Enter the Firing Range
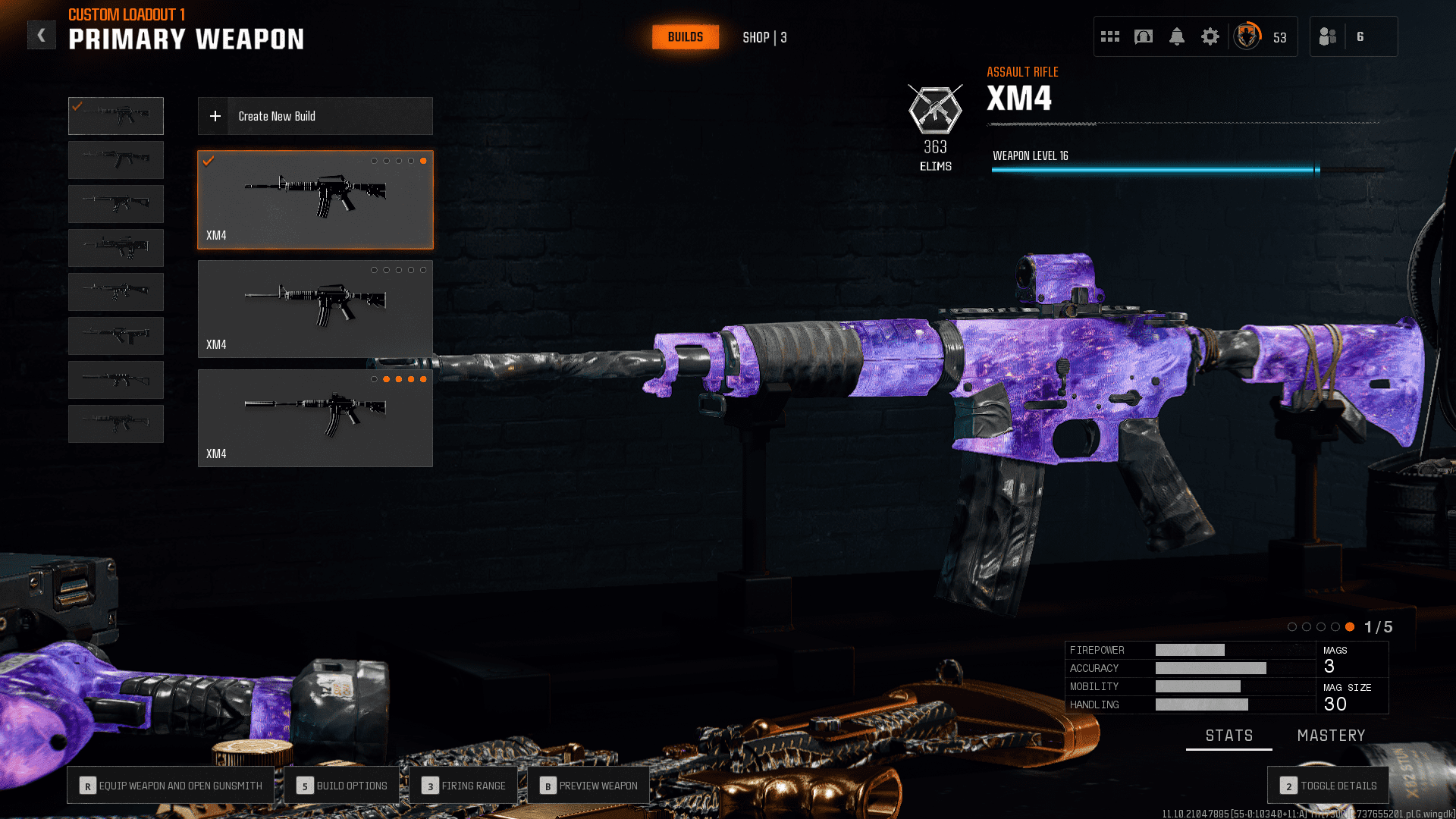The image size is (1456, 819). [x=463, y=786]
